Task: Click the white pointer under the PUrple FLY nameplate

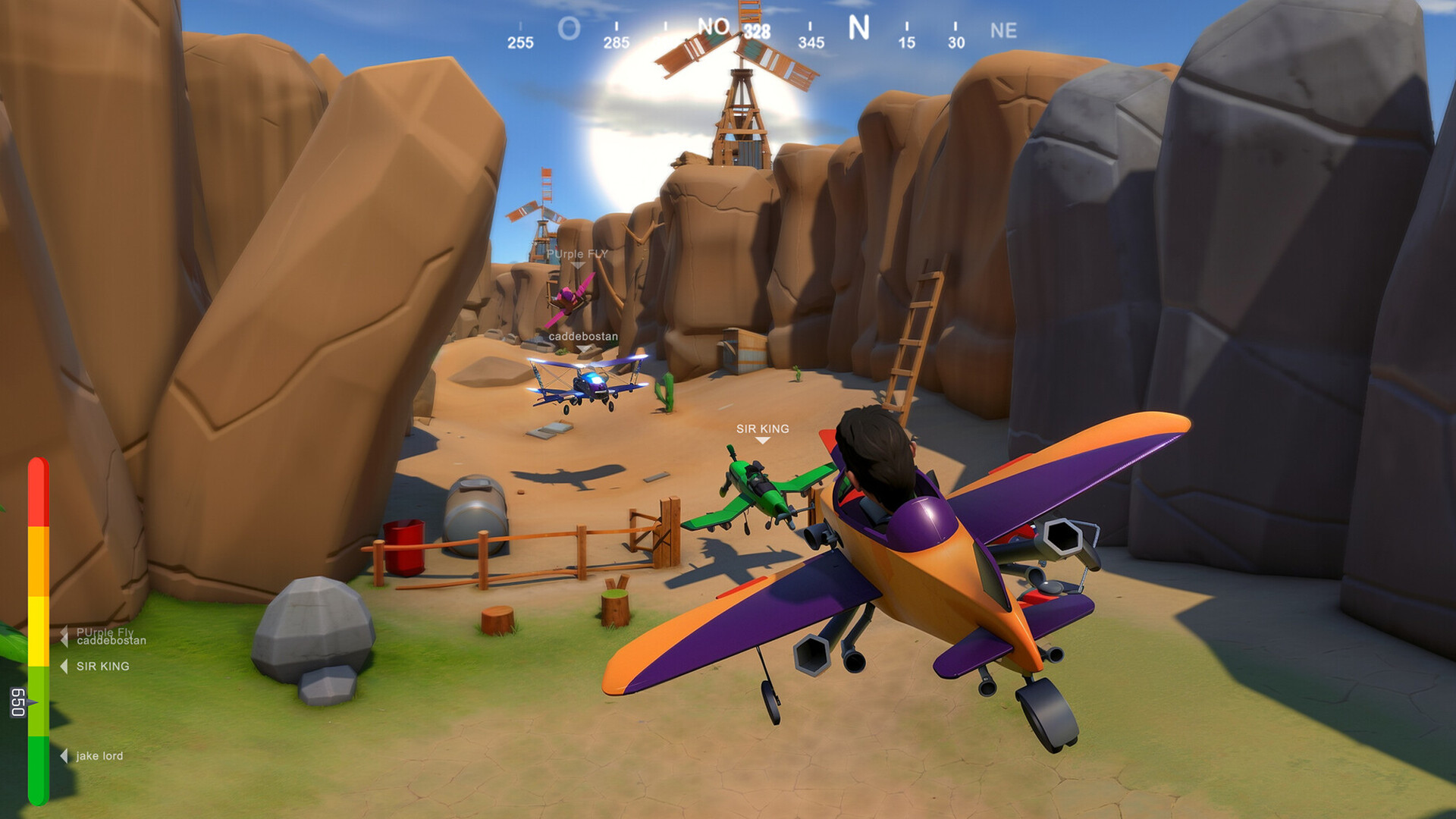Action: pyautogui.click(x=579, y=265)
